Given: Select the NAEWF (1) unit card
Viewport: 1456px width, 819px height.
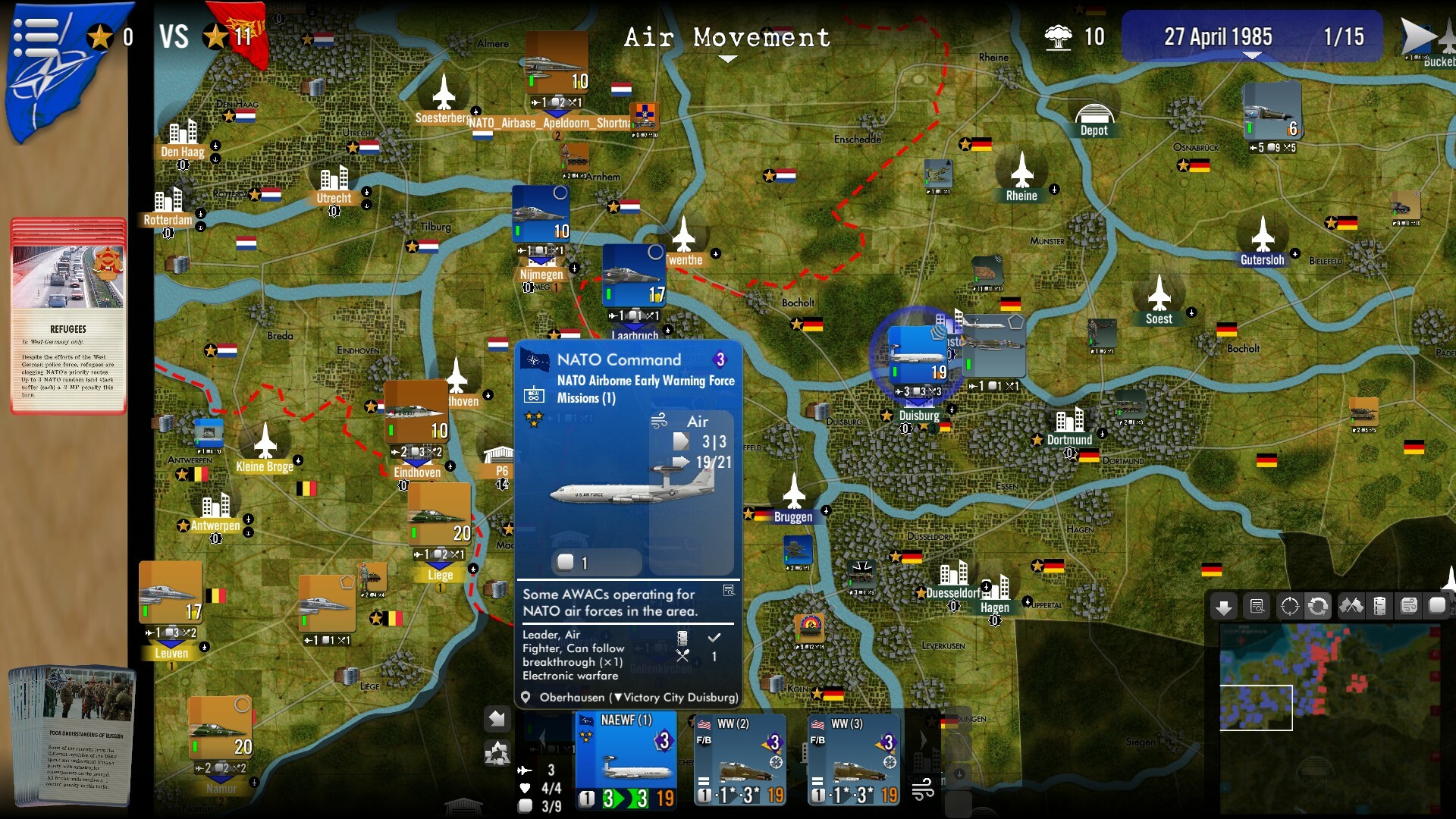Looking at the screenshot, I should [x=626, y=758].
